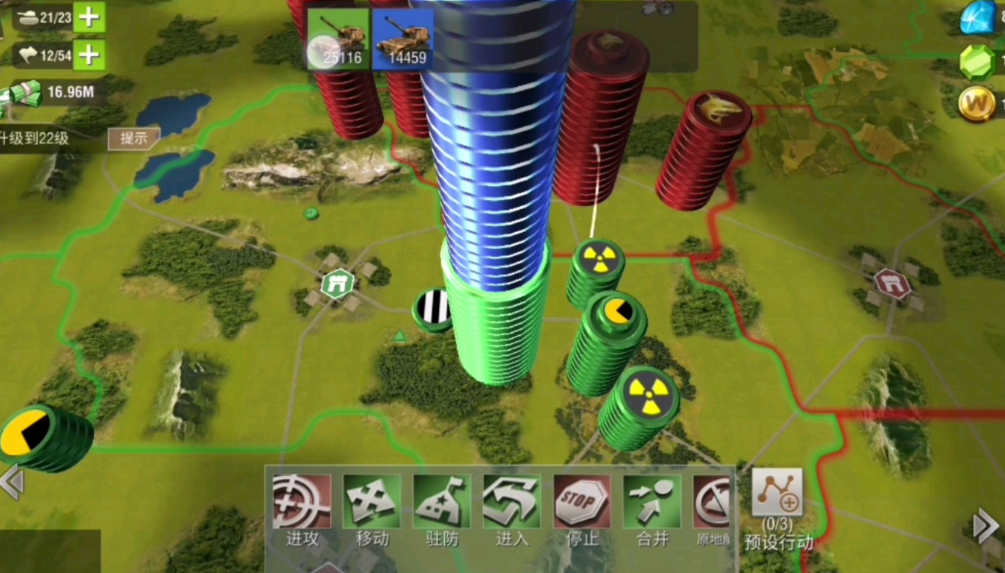The height and width of the screenshot is (573, 1005).
Task: Hit the 停止 STOP command
Action: 582,510
